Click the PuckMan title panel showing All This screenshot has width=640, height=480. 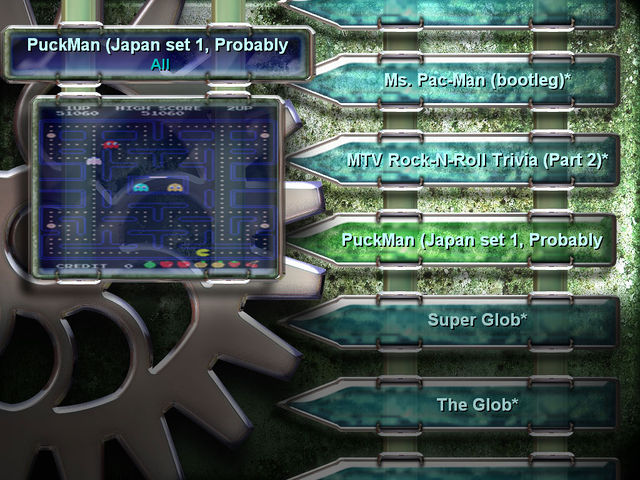point(160,54)
